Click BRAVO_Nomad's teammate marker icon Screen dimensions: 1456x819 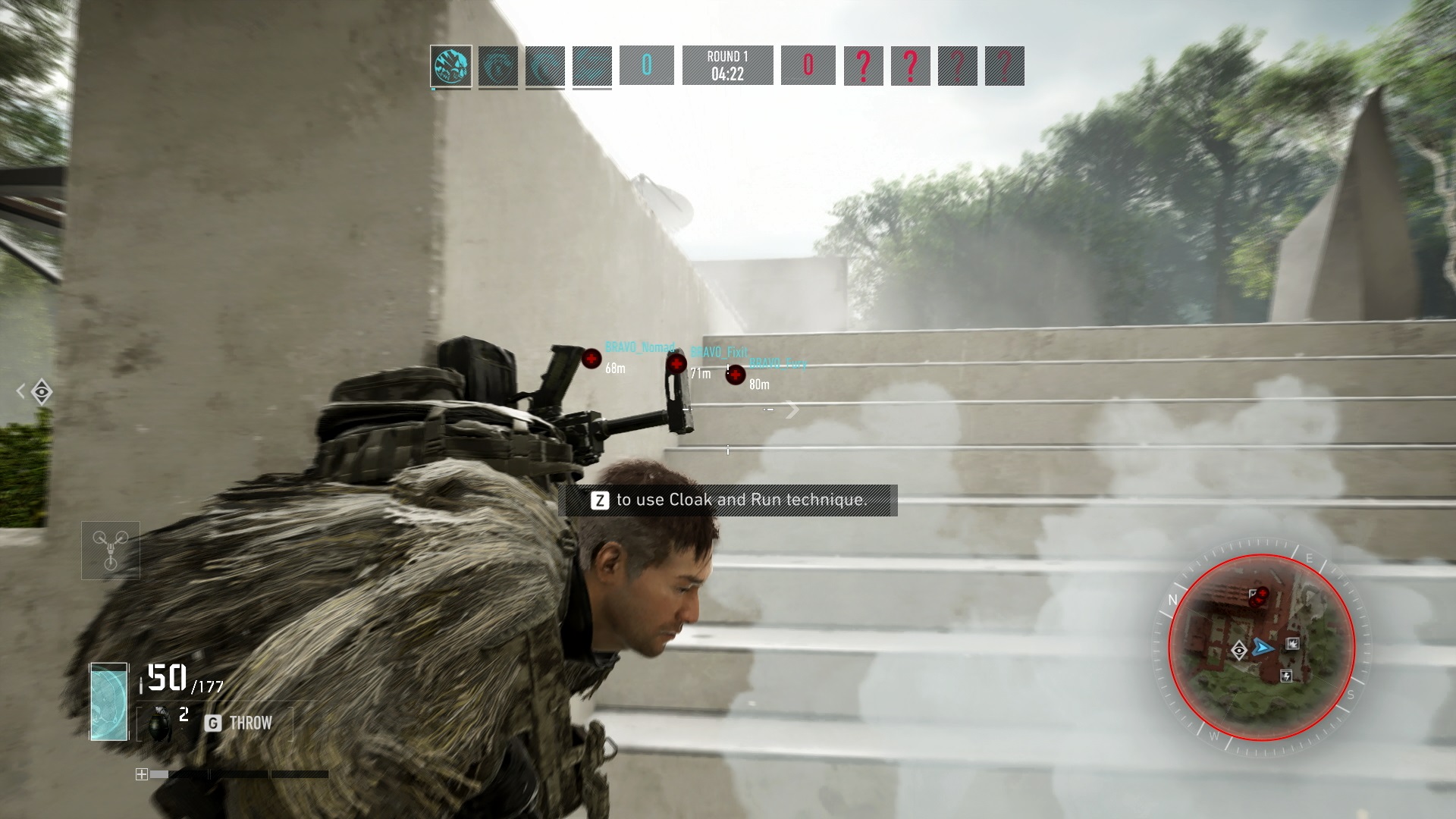point(591,359)
